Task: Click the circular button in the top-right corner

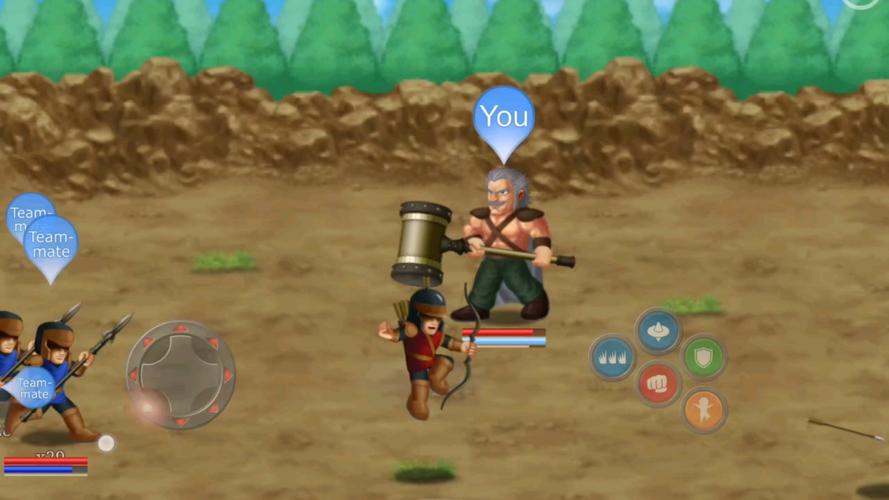Action: pyautogui.click(x=861, y=3)
